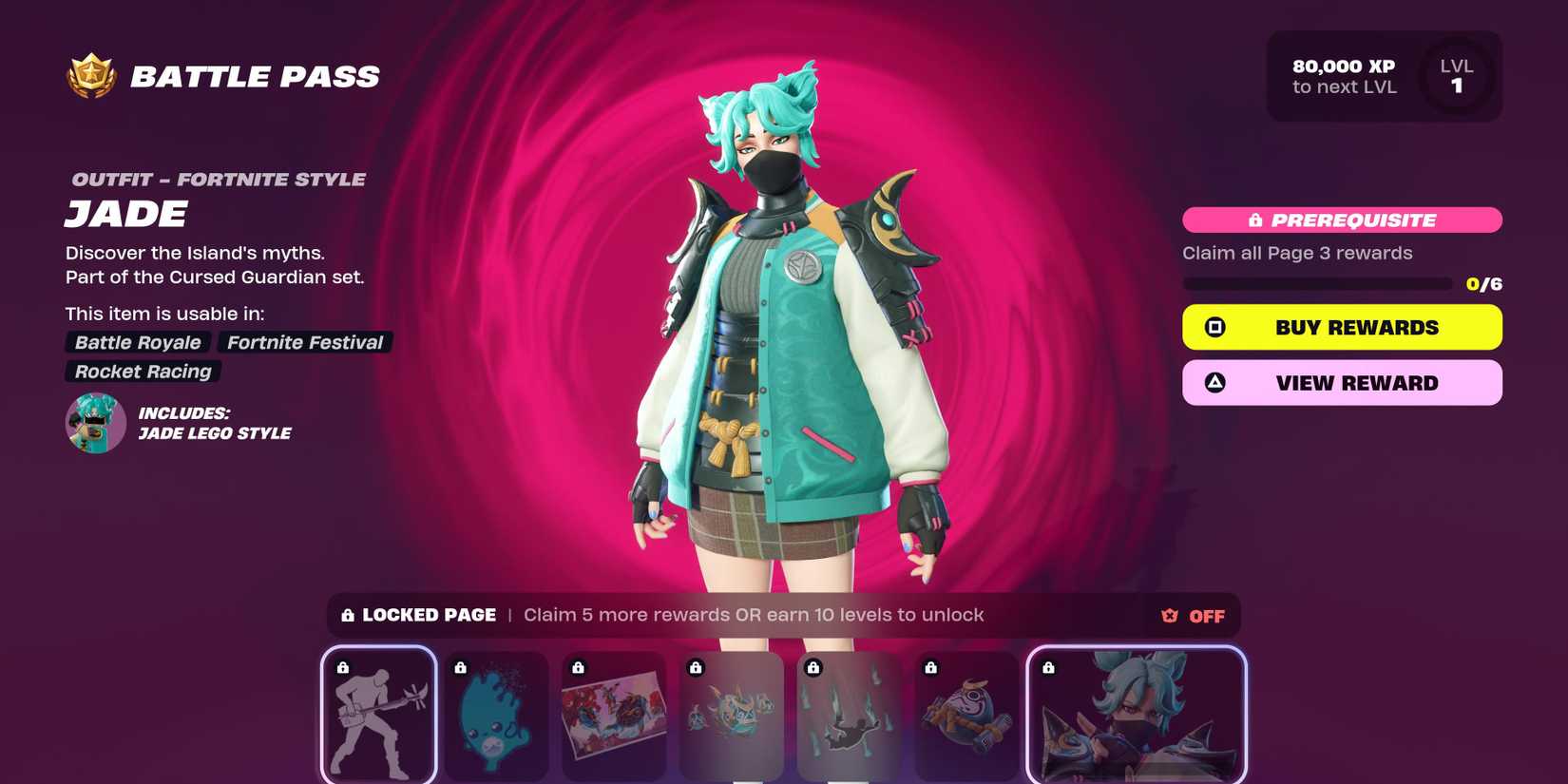The height and width of the screenshot is (784, 1568).
Task: Select the Jade outfit preview thumbnail
Action: 1136,717
